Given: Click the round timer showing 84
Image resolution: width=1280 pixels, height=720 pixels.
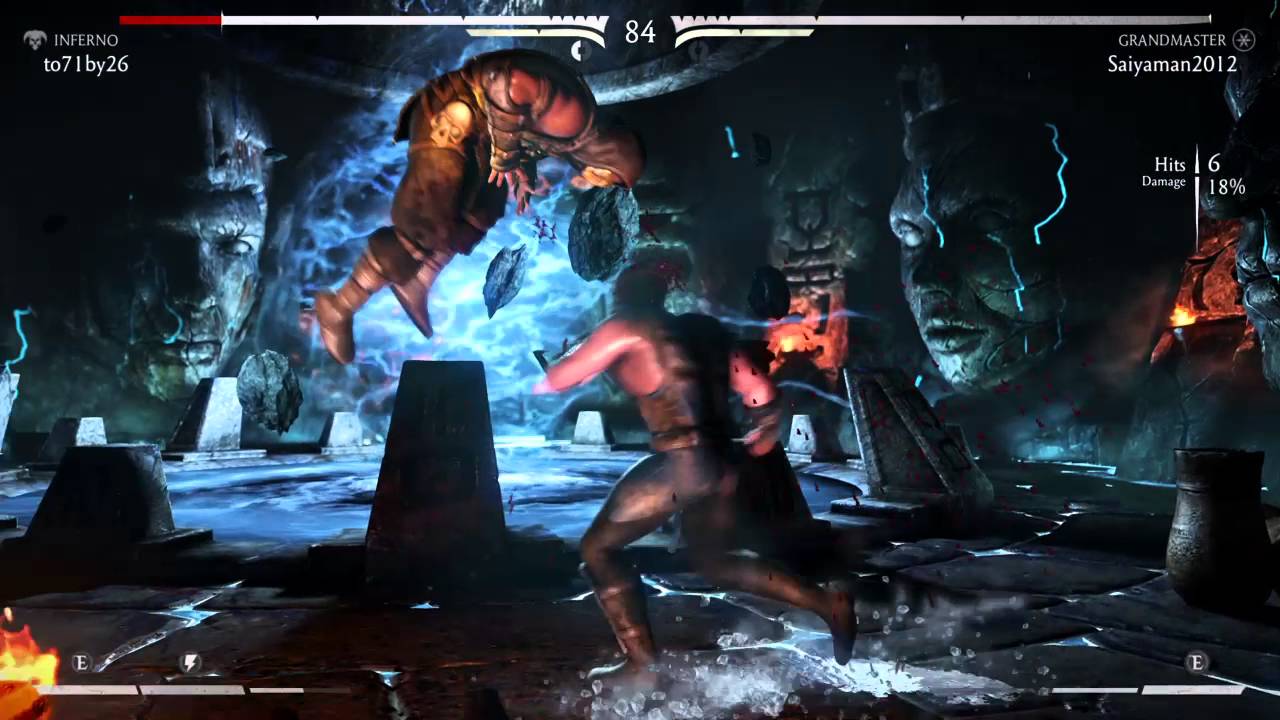Looking at the screenshot, I should [640, 32].
